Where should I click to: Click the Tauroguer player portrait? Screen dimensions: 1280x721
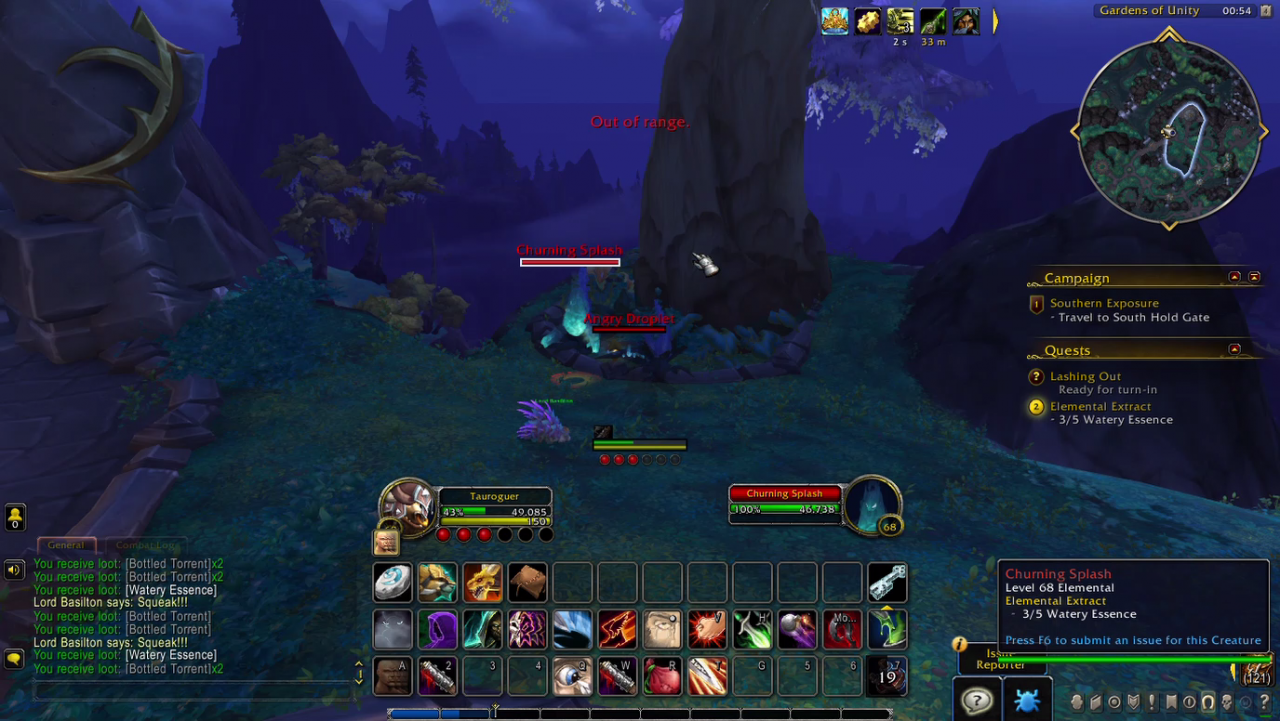click(407, 506)
